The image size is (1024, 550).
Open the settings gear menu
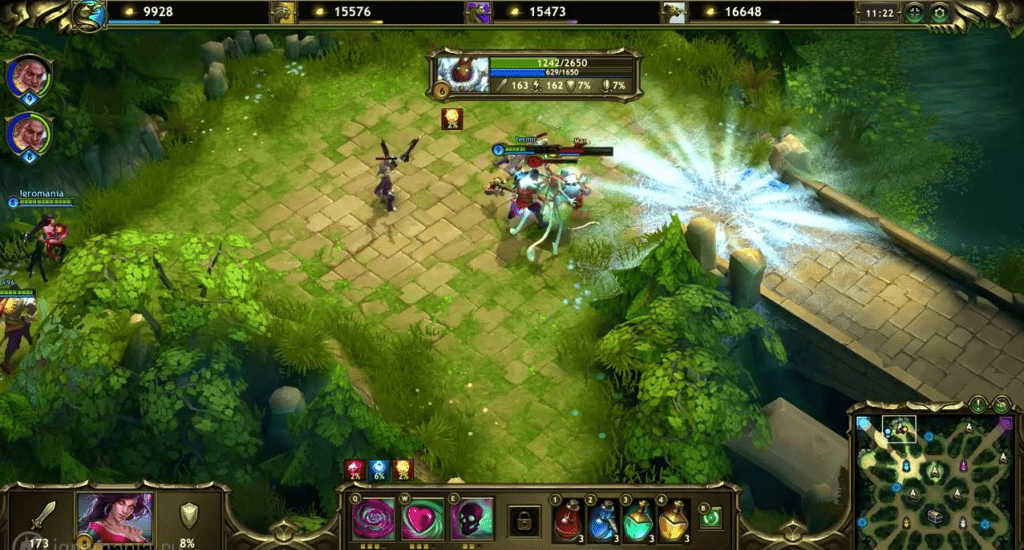pos(939,13)
